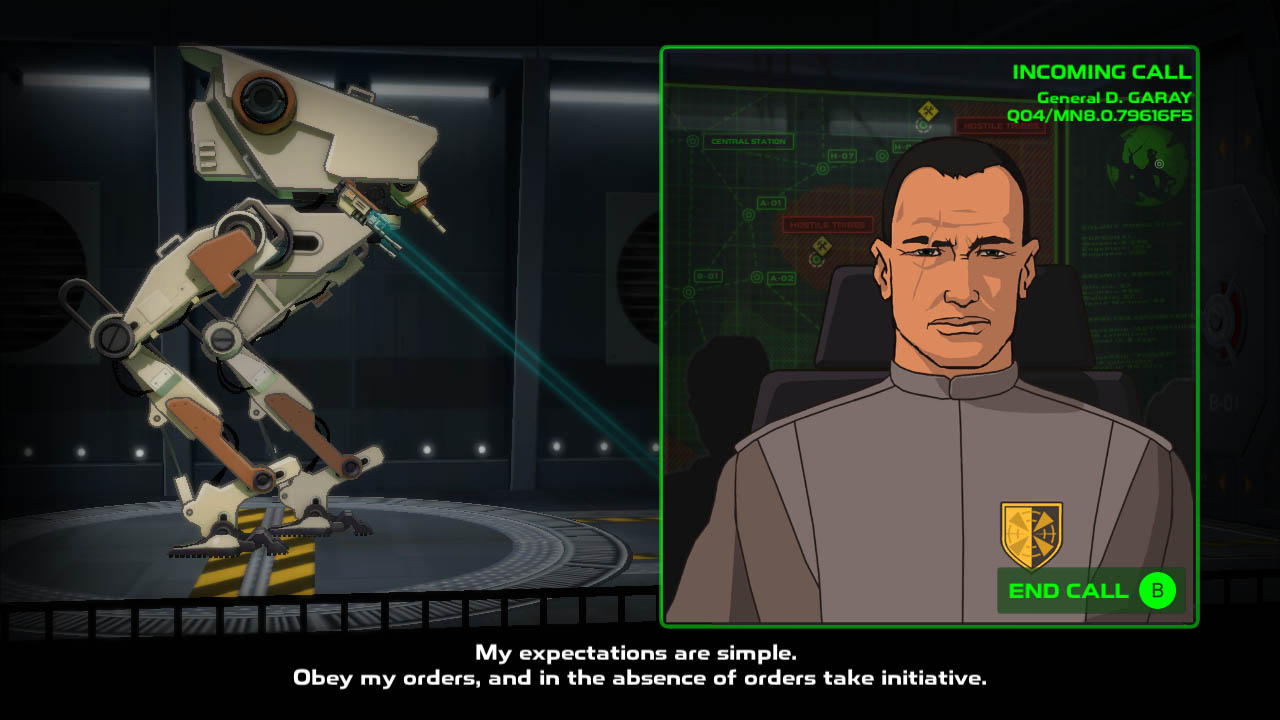
Task: Select the H-07 sector node on the map
Action: tap(844, 156)
